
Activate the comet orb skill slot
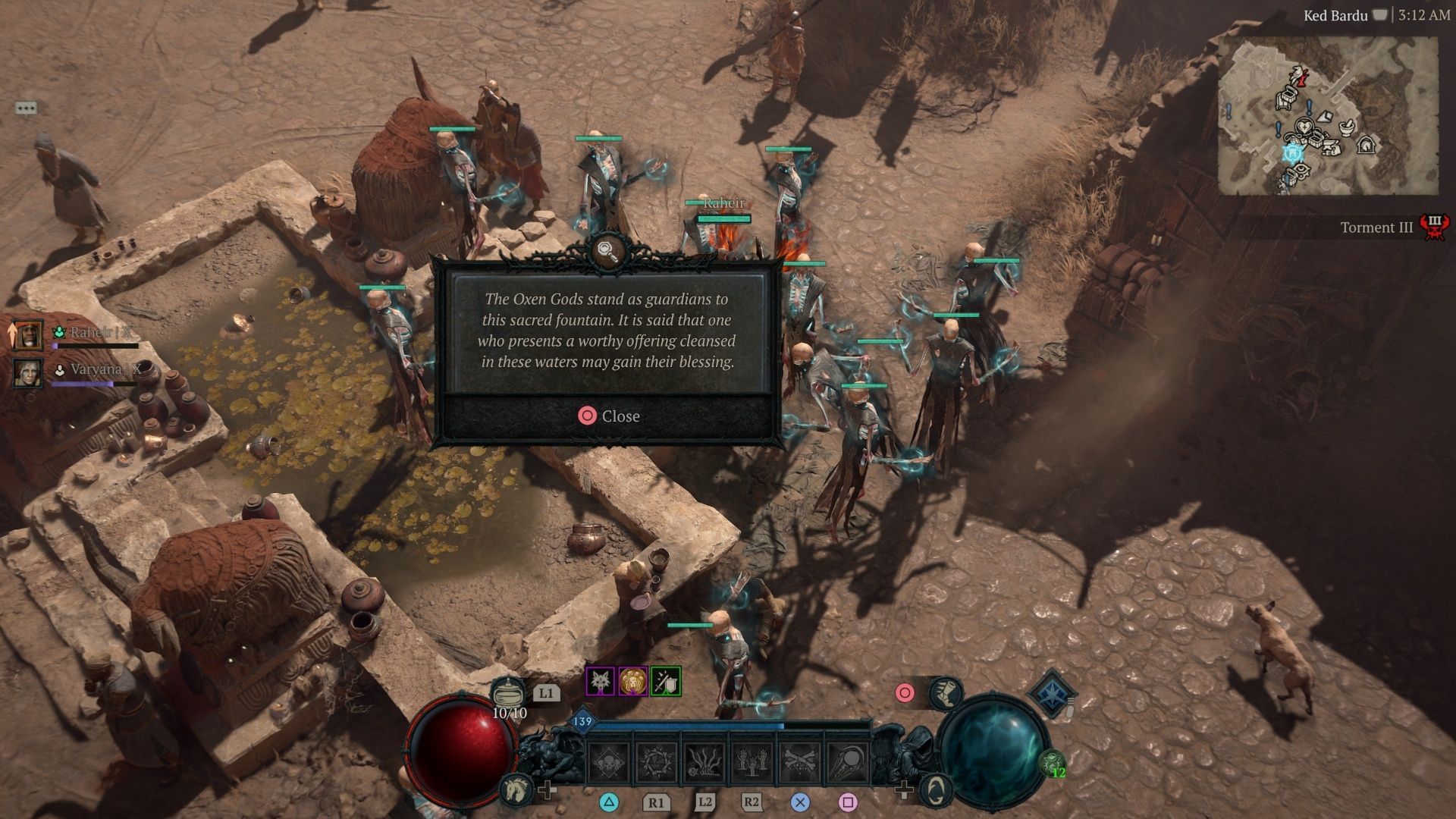848,762
